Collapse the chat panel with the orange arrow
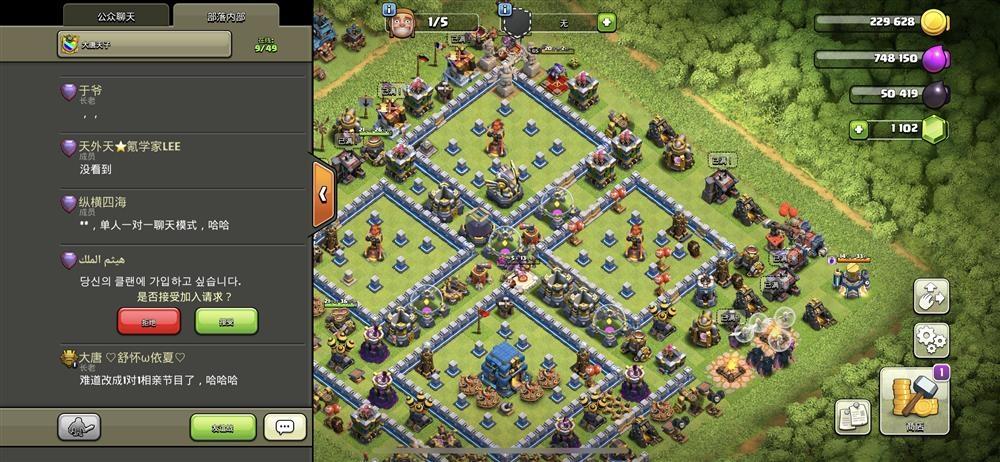1000x462 pixels. 323,192
